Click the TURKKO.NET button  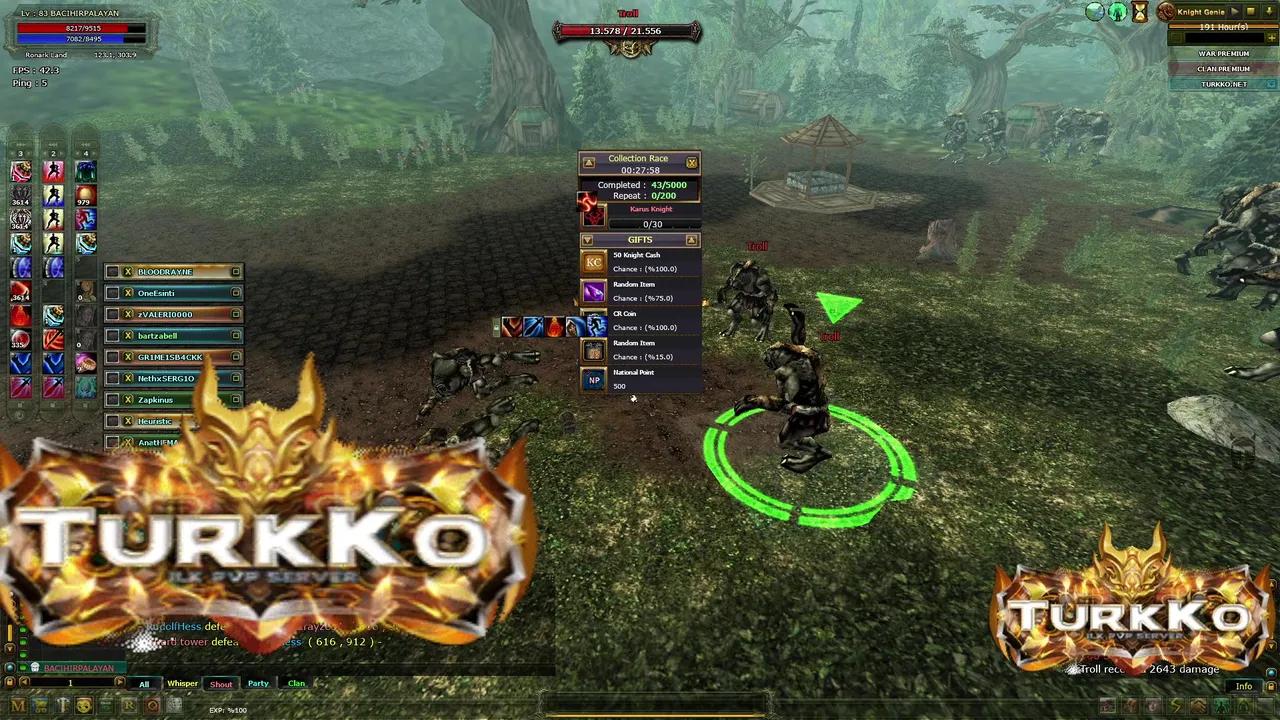1224,84
